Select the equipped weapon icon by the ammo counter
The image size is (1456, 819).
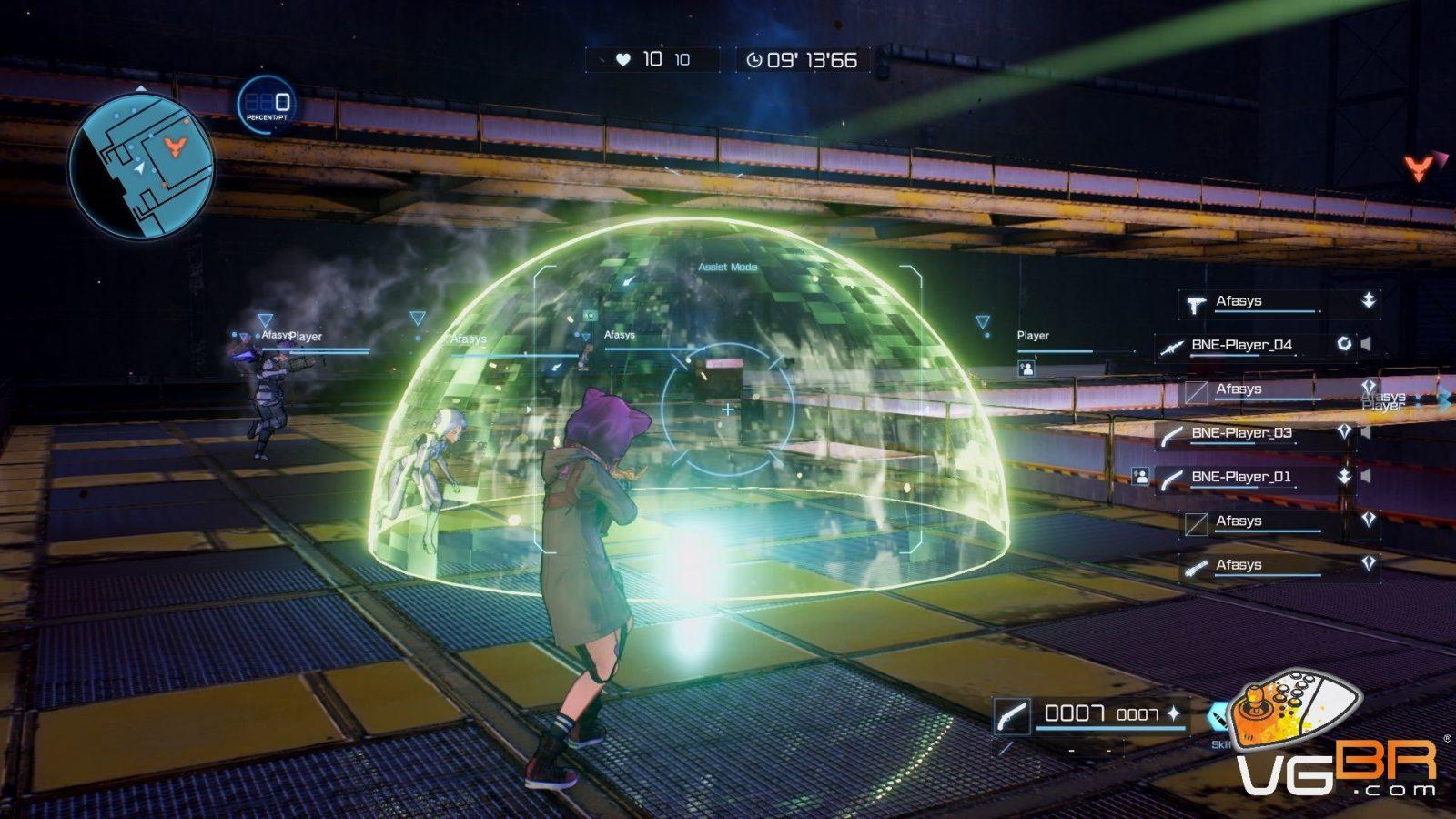point(1011,715)
